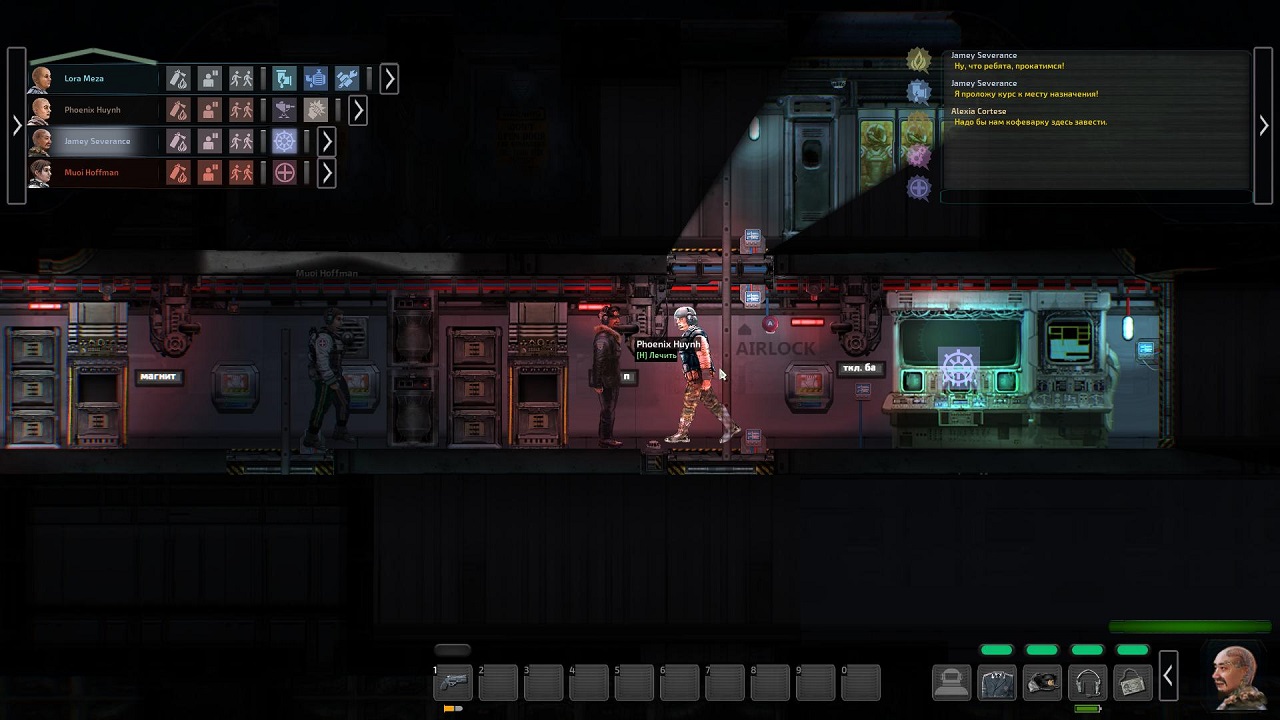Screen dimensions: 1280x720
Task: Select the cap headgear equipment slot
Action: 1042,682
